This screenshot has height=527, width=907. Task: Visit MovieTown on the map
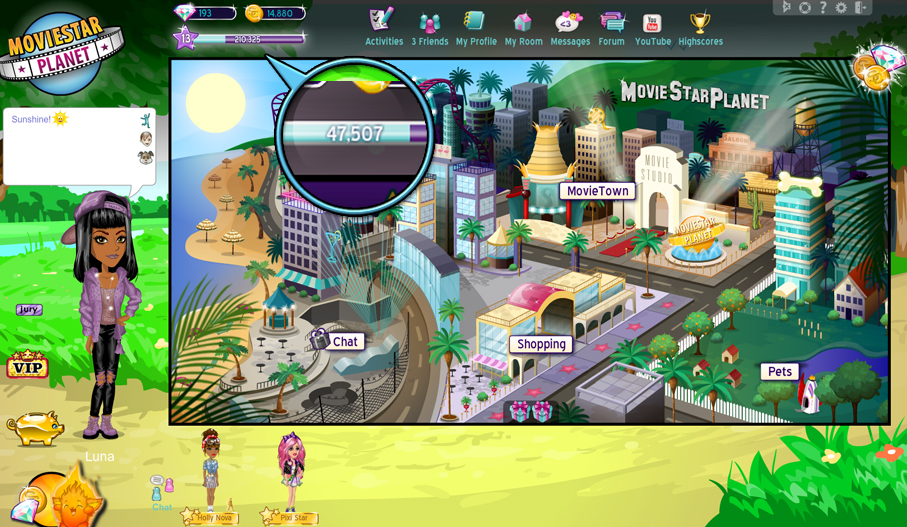click(597, 191)
